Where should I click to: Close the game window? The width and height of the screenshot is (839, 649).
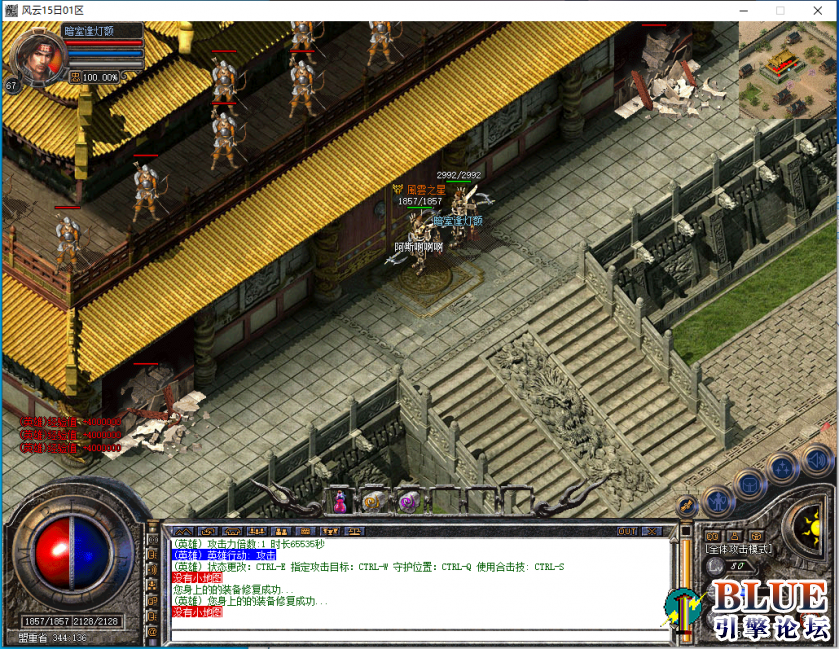(815, 10)
